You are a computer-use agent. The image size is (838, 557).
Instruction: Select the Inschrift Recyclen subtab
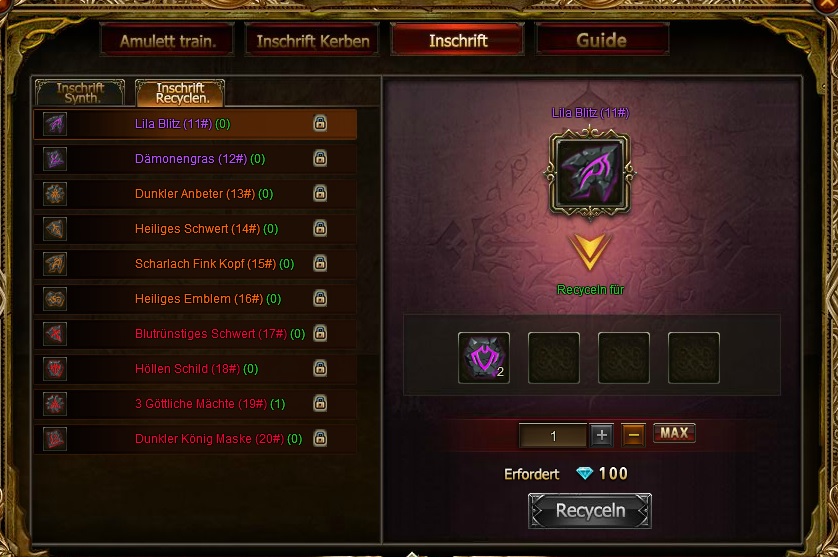coord(180,93)
